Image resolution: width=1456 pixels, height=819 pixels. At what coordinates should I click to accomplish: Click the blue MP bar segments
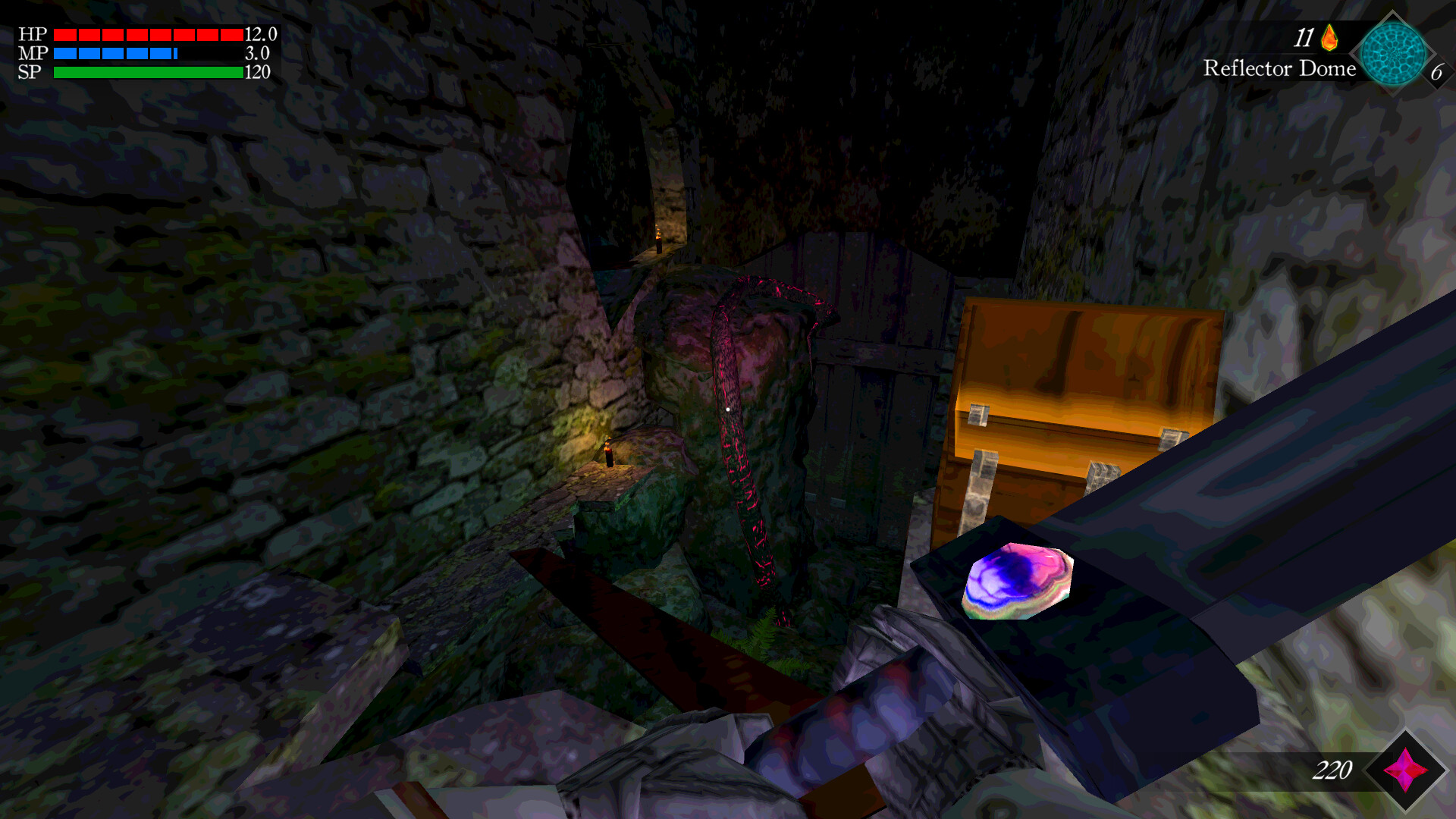click(114, 54)
